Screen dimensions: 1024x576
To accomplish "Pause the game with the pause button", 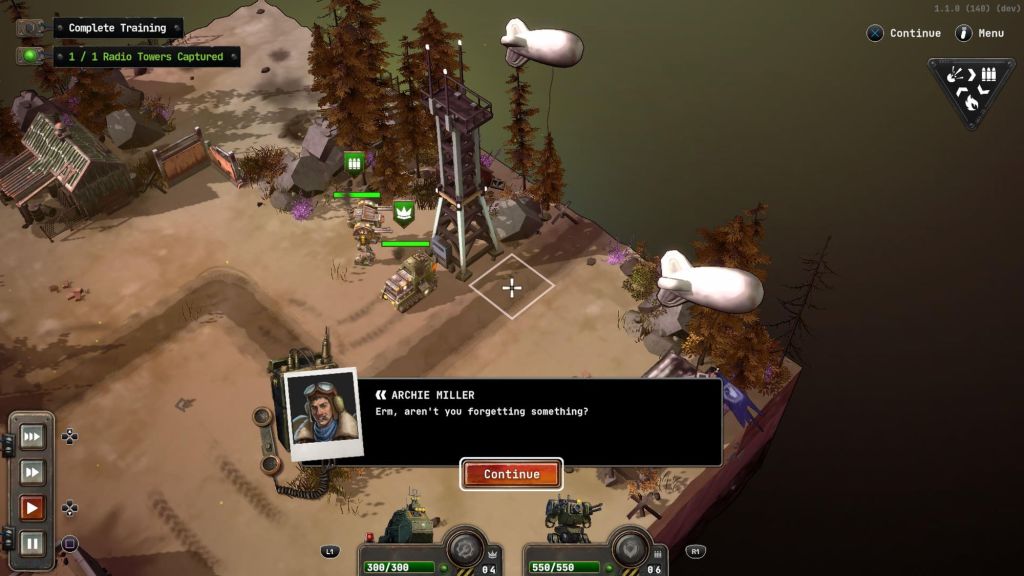I will (32, 544).
